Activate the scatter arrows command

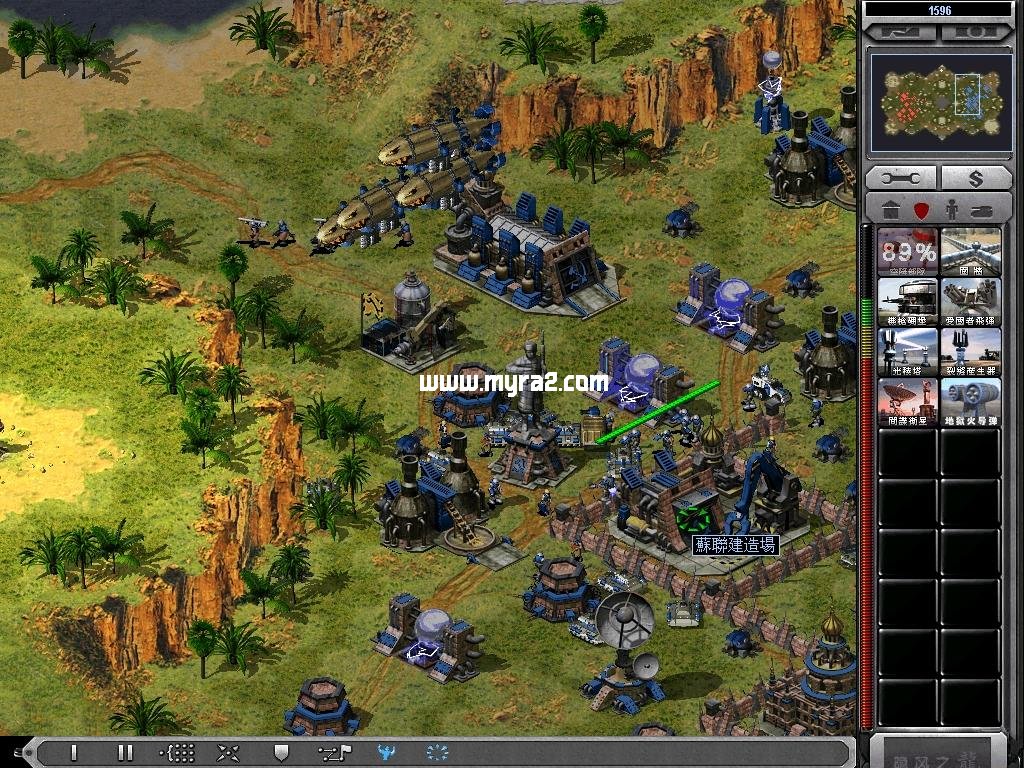coord(229,752)
